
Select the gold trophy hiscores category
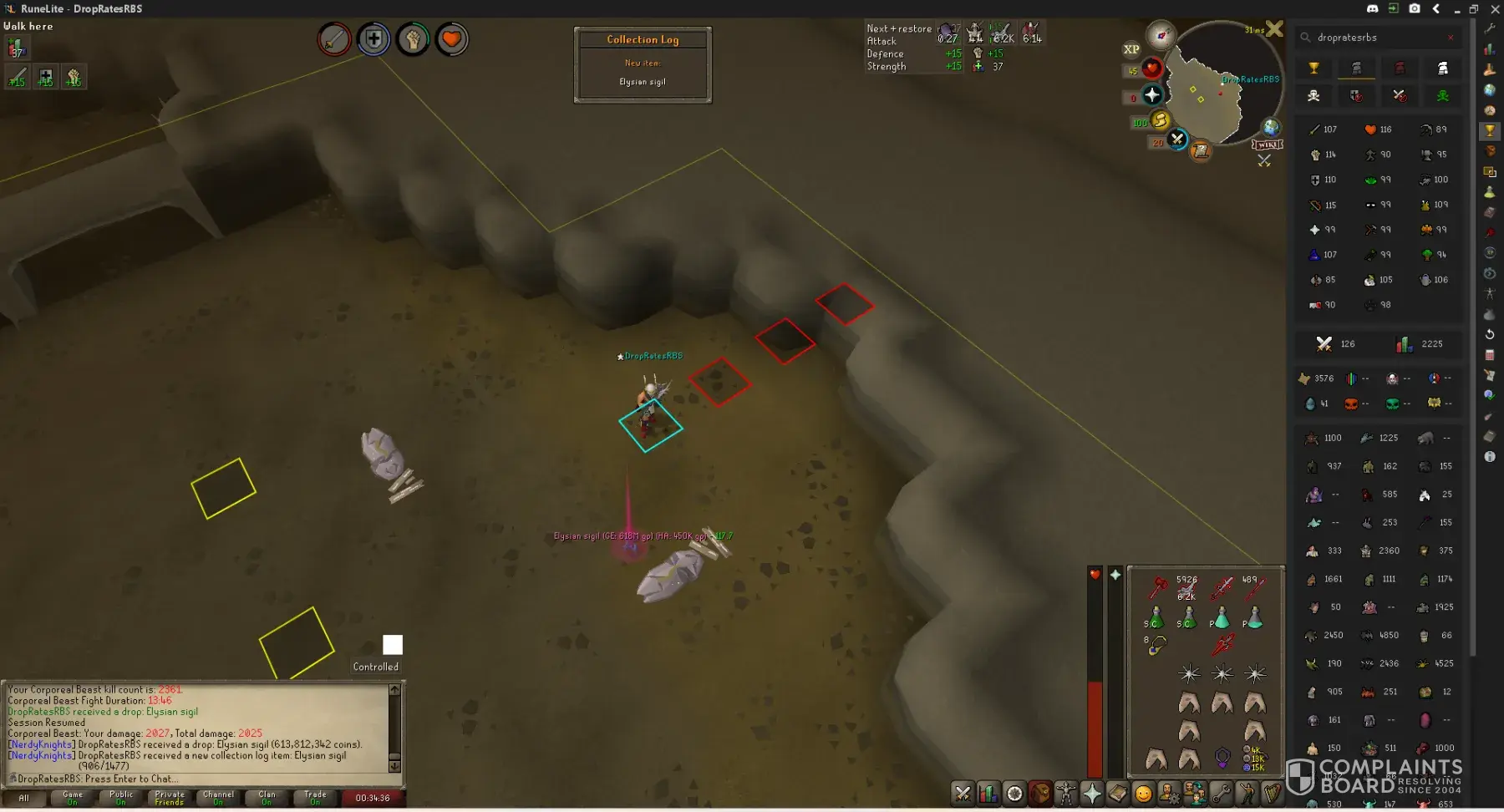click(1313, 69)
